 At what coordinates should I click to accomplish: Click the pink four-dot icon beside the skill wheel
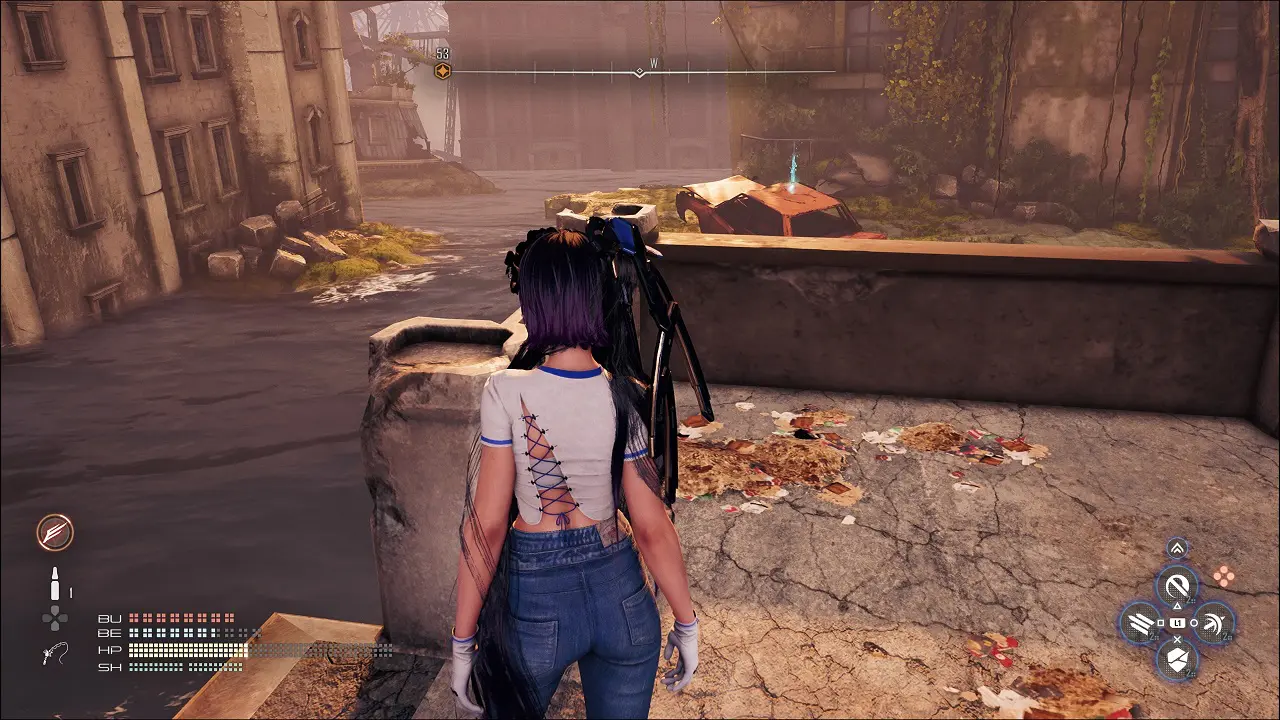coord(1223,575)
